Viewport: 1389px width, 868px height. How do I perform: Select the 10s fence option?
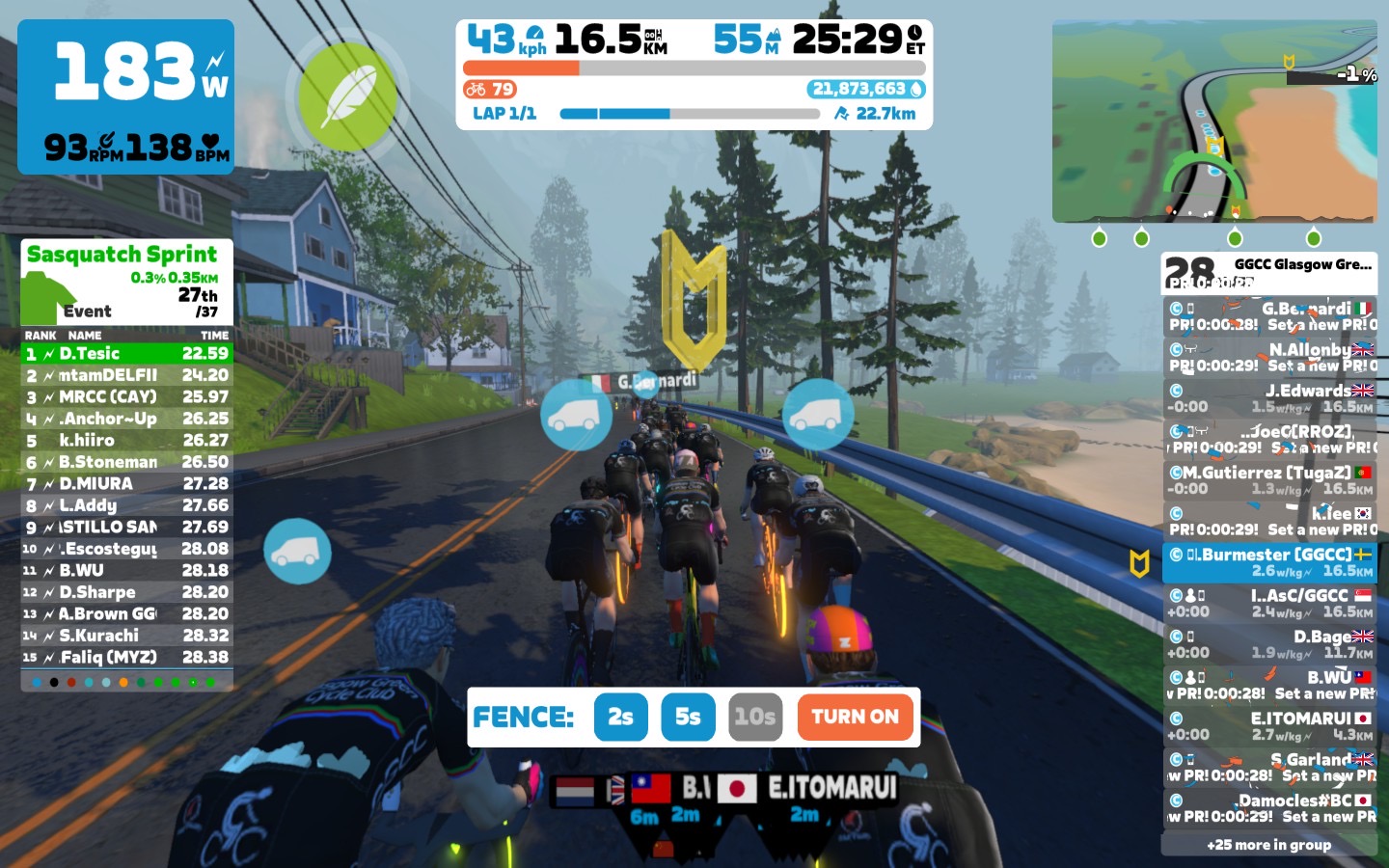(x=754, y=717)
